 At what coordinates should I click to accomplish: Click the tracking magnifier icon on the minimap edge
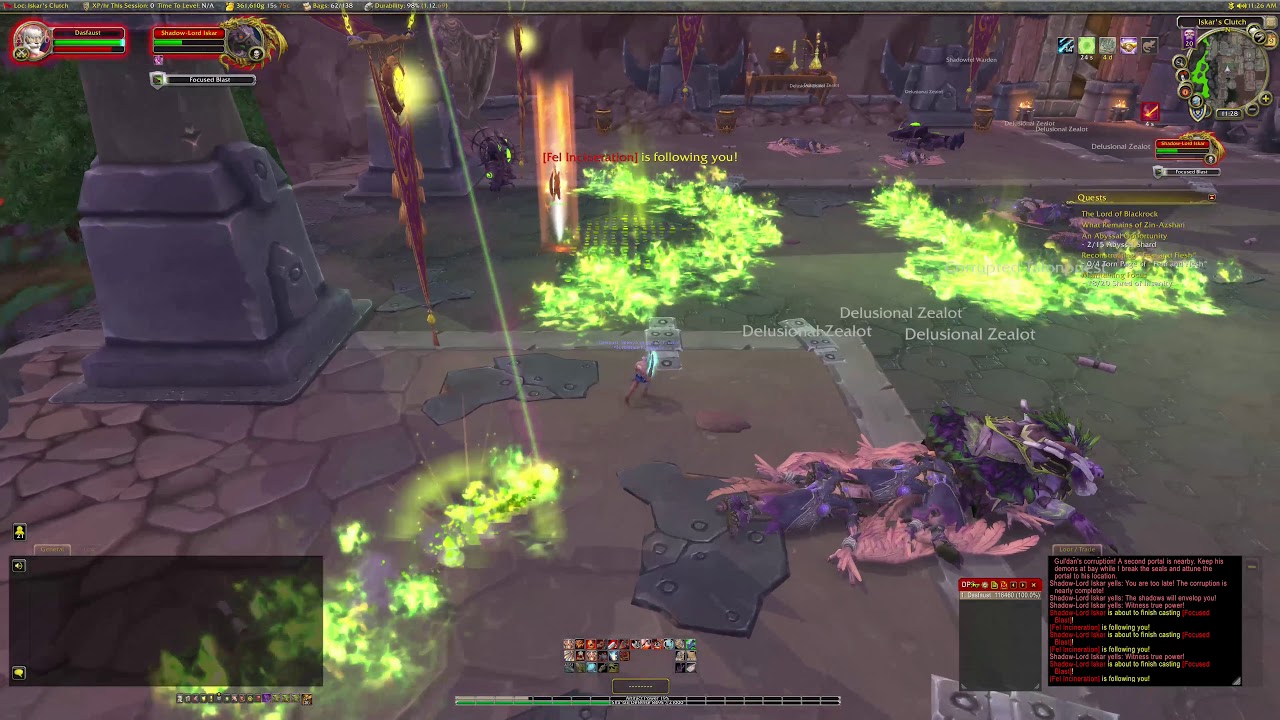pos(1181,62)
